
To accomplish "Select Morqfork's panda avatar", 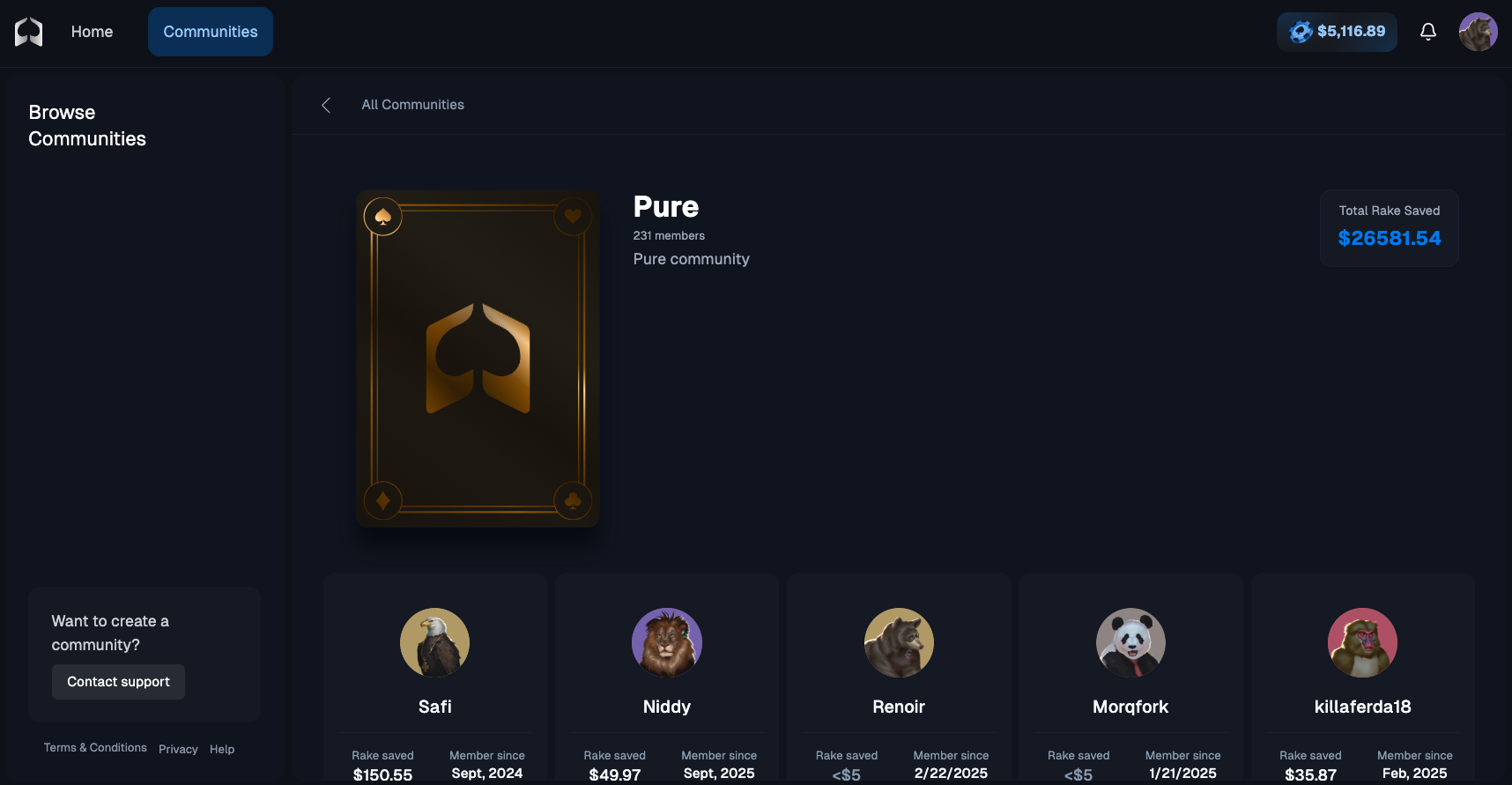I will [x=1130, y=642].
